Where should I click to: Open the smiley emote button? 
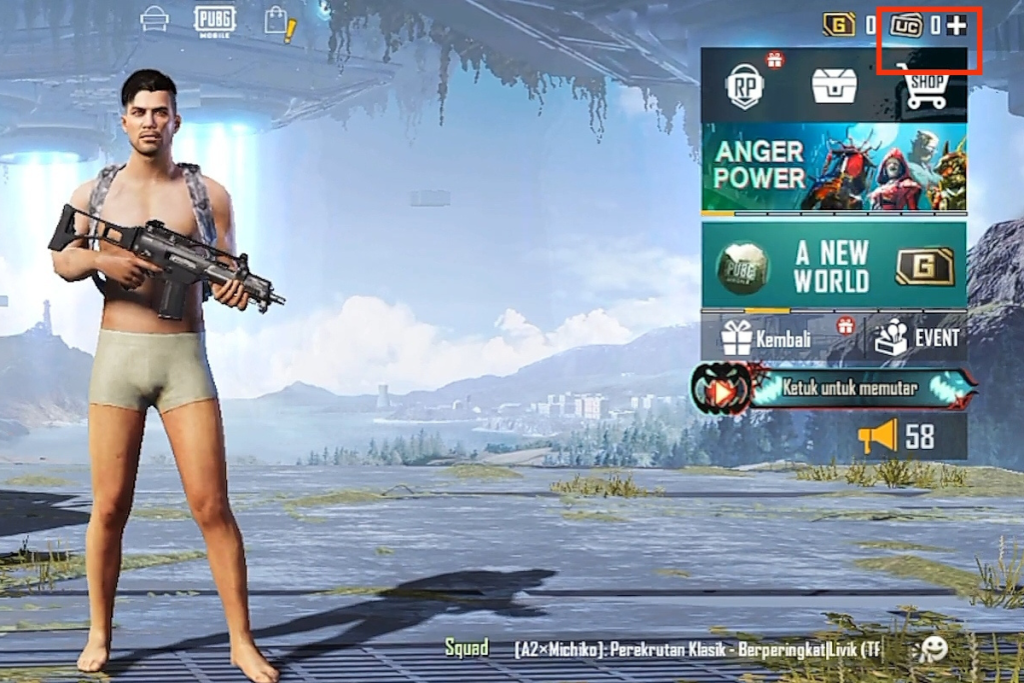coord(933,649)
